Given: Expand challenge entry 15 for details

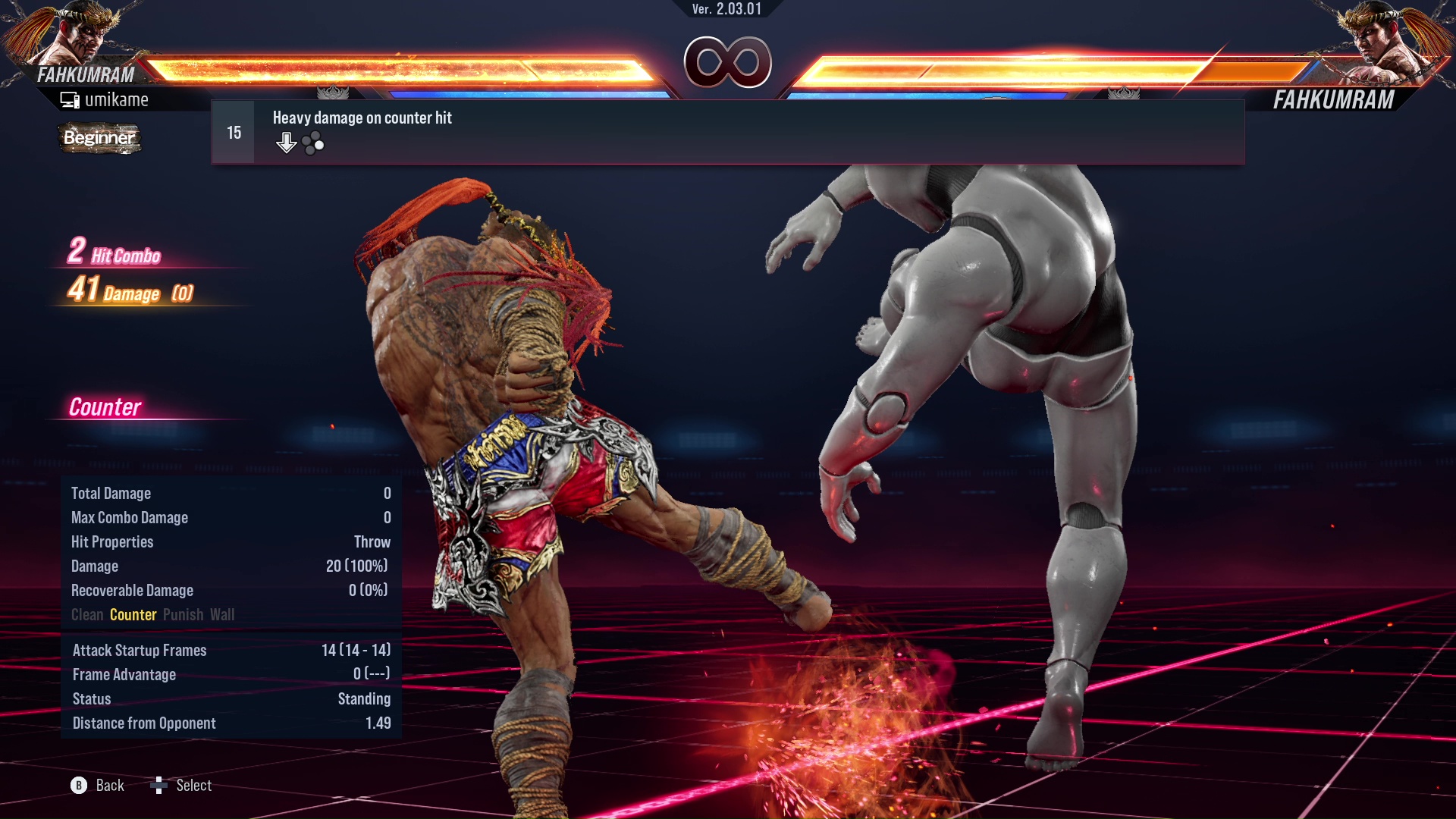Looking at the screenshot, I should point(233,131).
